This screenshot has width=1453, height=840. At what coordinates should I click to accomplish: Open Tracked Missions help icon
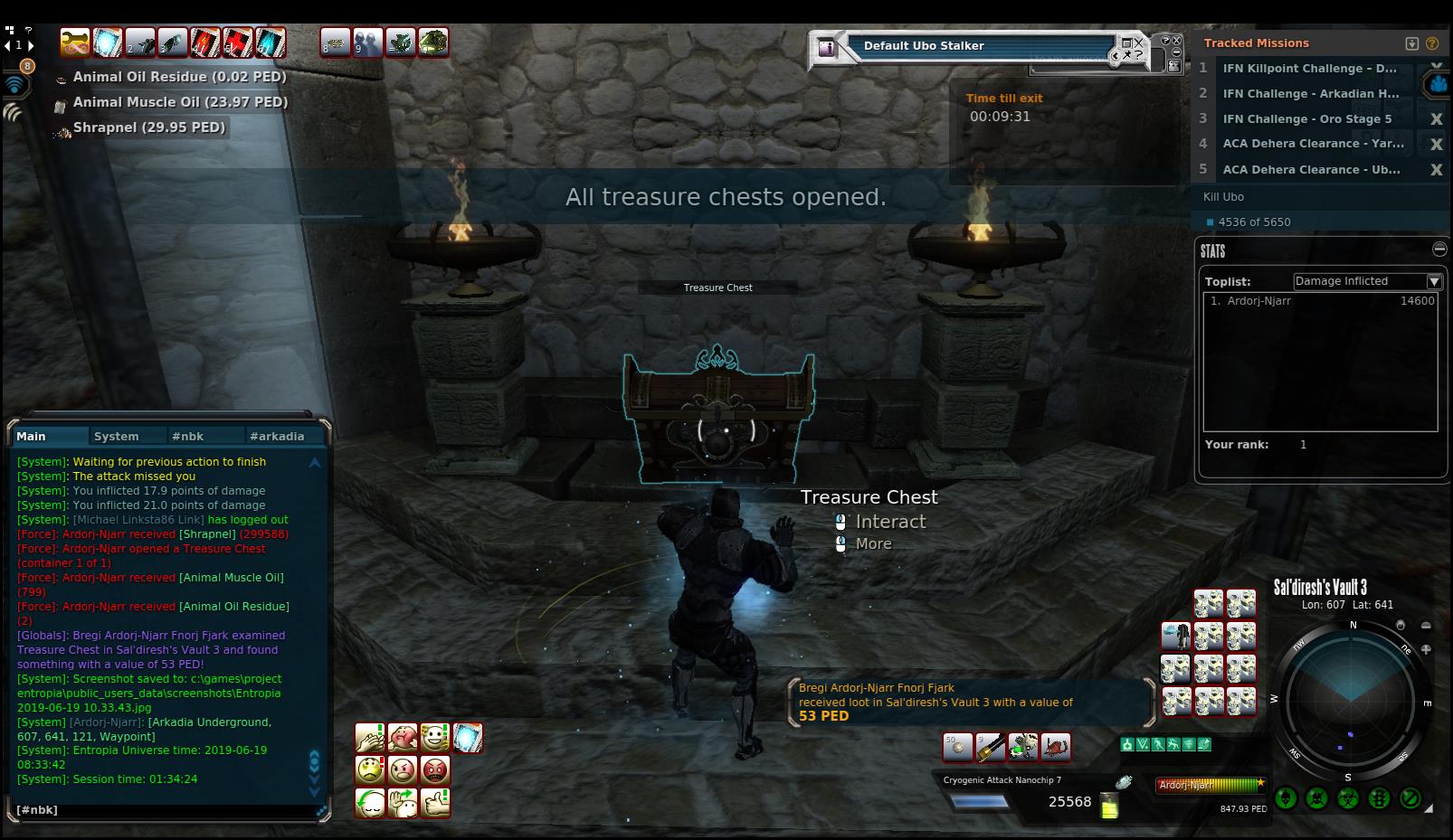pyautogui.click(x=1432, y=42)
